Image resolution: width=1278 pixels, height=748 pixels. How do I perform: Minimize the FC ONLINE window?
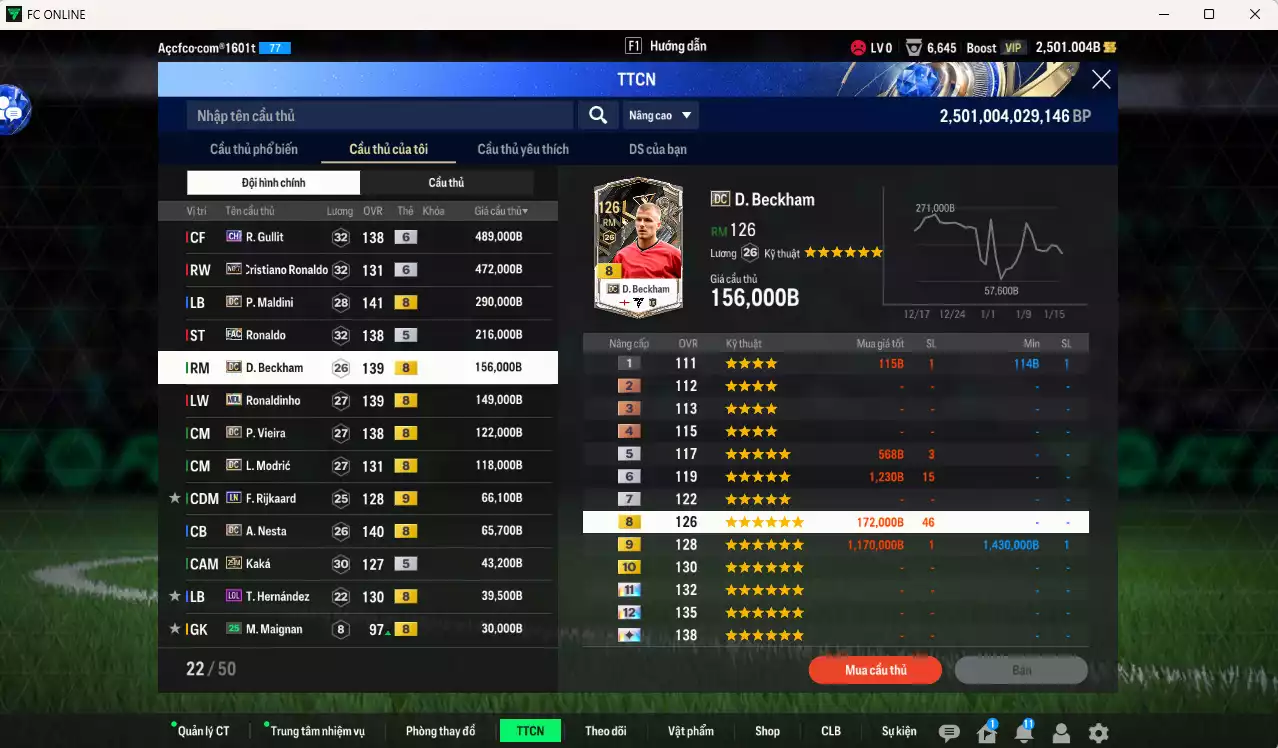(1162, 14)
